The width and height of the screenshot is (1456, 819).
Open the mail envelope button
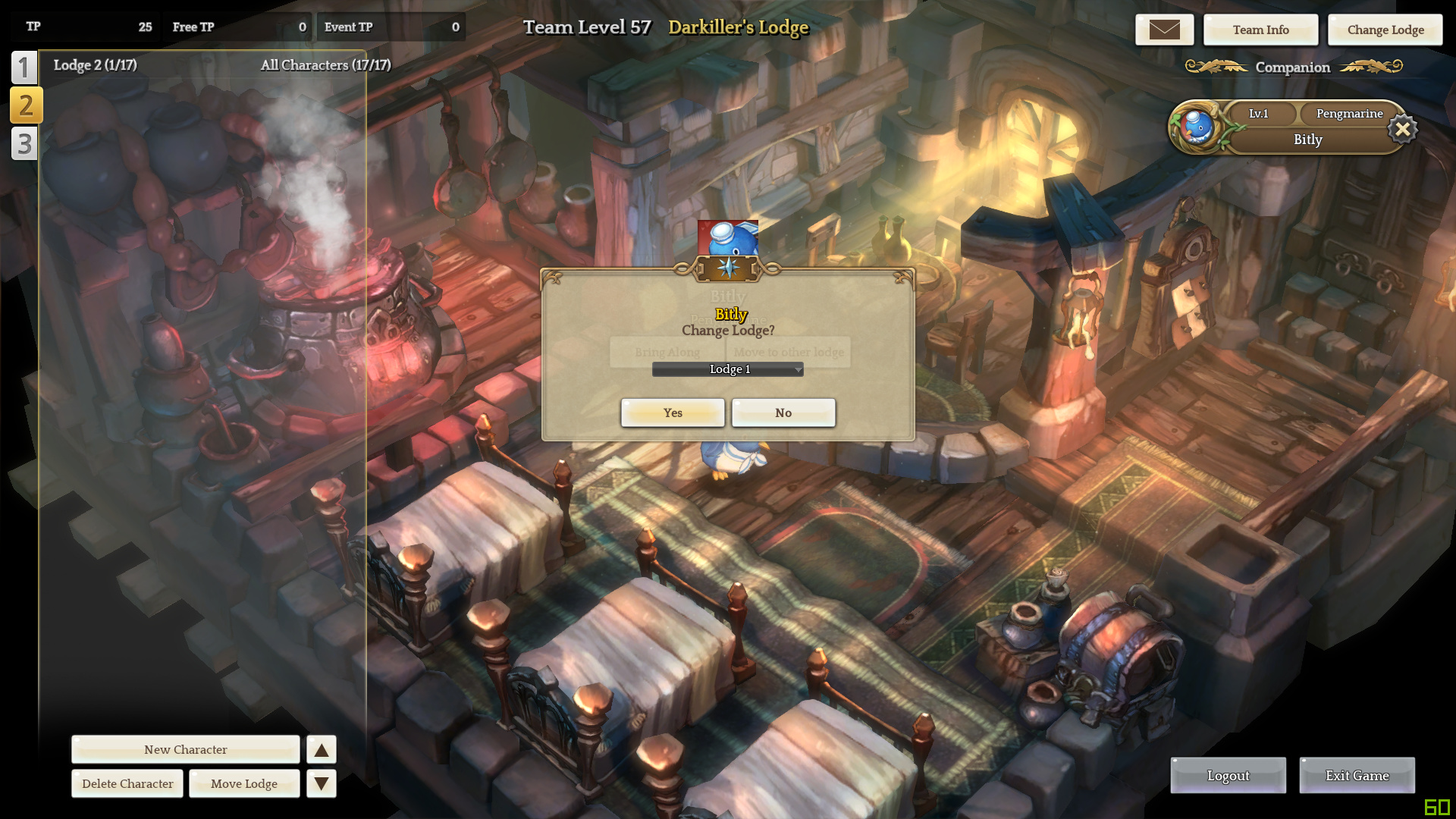coord(1164,30)
